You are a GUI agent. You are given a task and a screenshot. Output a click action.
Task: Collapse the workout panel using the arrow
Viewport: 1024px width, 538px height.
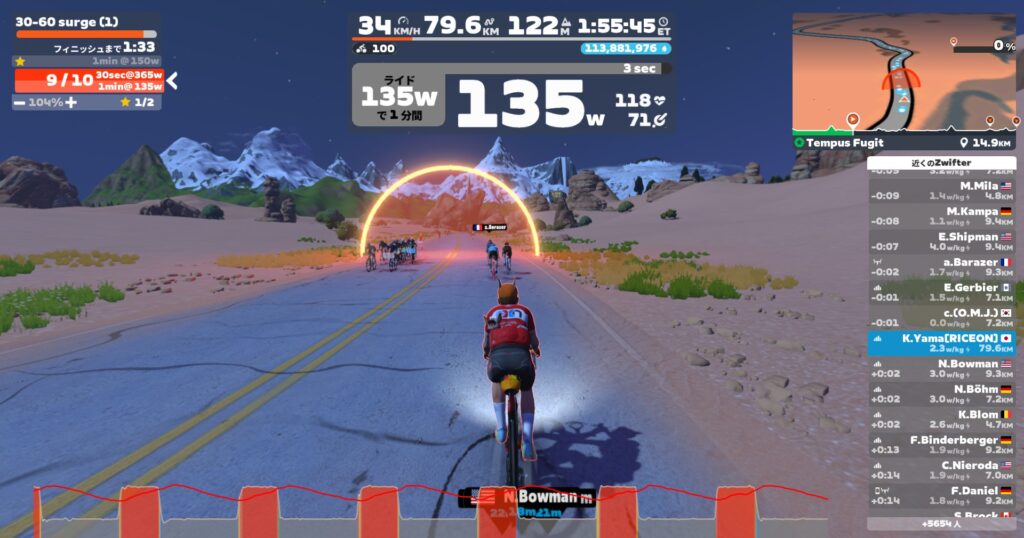pos(171,80)
